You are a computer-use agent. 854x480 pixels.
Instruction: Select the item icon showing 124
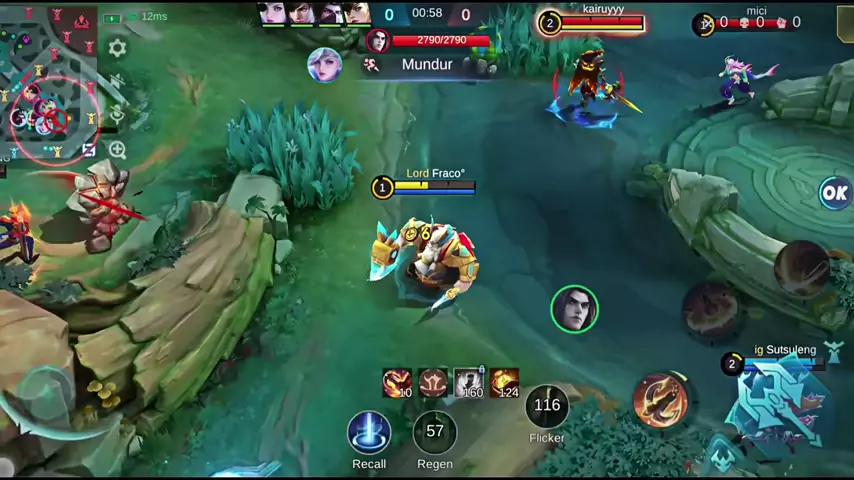[505, 382]
